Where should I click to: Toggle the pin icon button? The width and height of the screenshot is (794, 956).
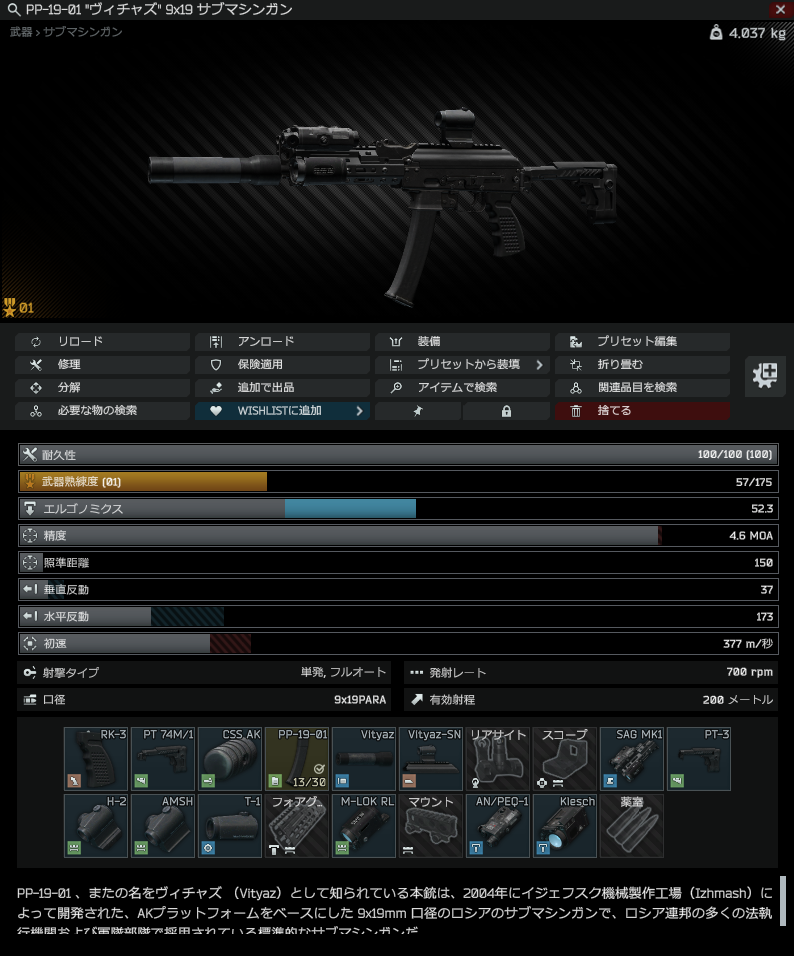(x=418, y=410)
